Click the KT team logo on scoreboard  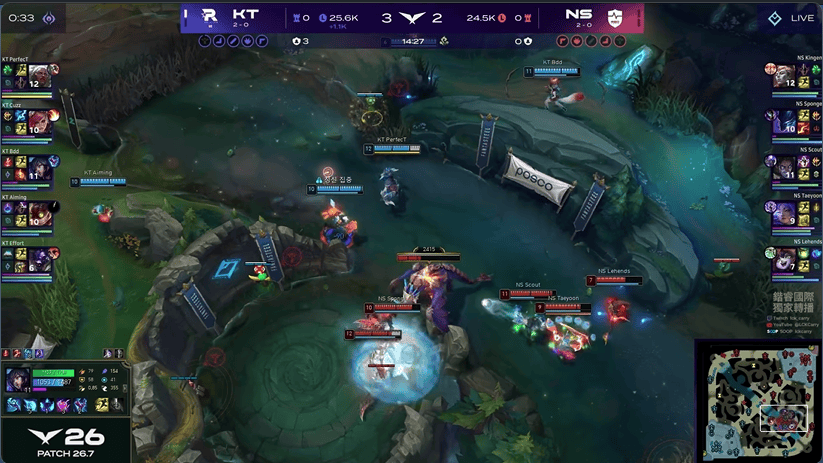pyautogui.click(x=209, y=16)
